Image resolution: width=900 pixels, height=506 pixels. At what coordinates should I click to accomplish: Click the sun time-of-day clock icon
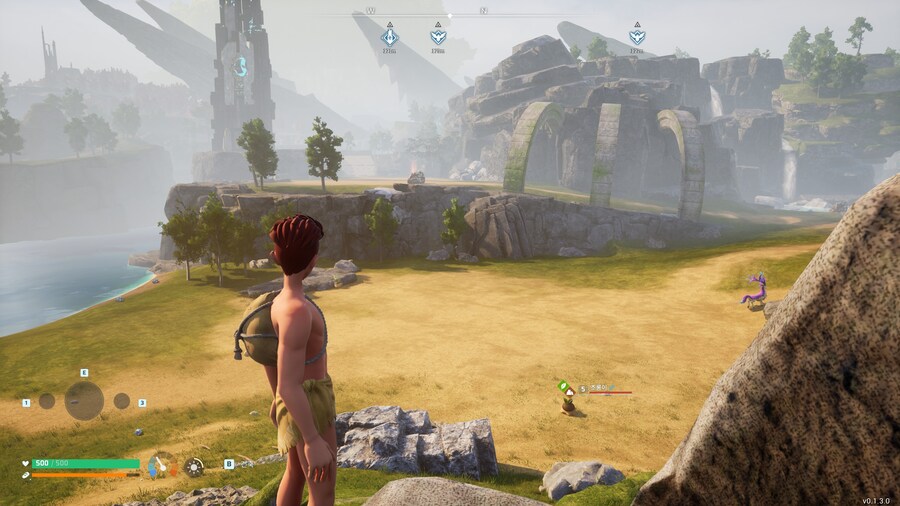click(x=194, y=466)
